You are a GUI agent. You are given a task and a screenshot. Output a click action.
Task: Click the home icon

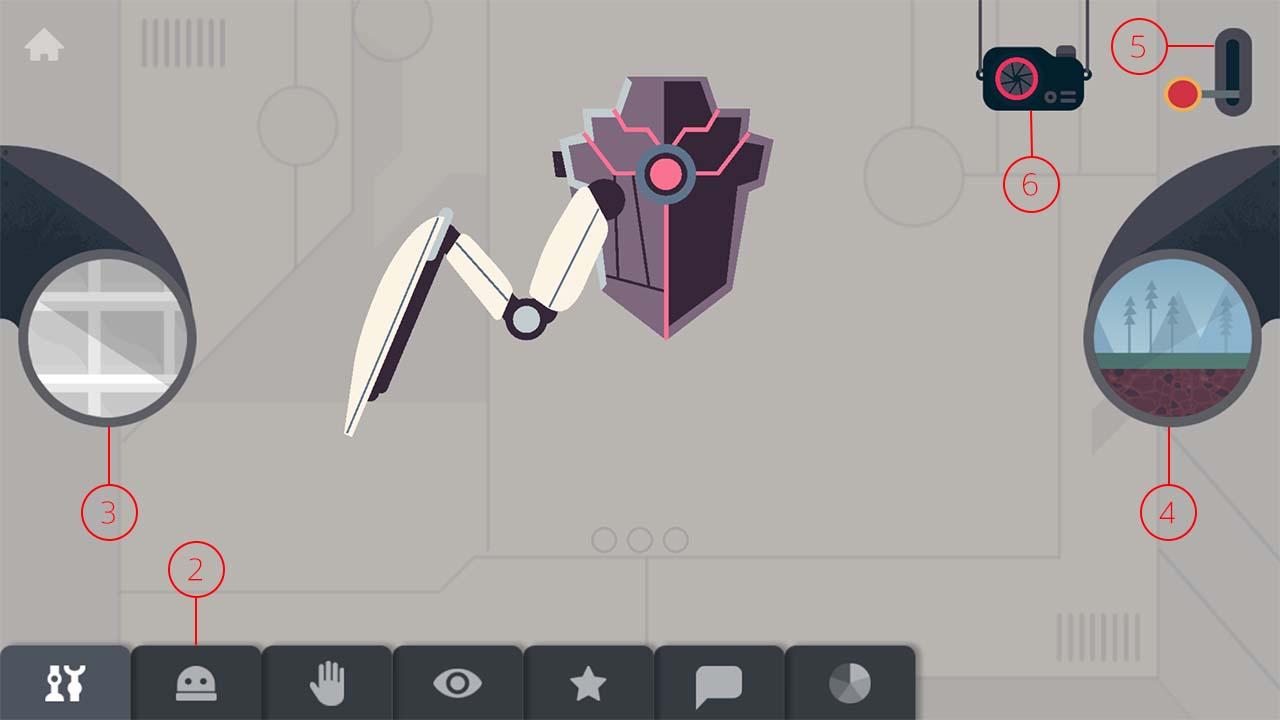click(x=45, y=45)
